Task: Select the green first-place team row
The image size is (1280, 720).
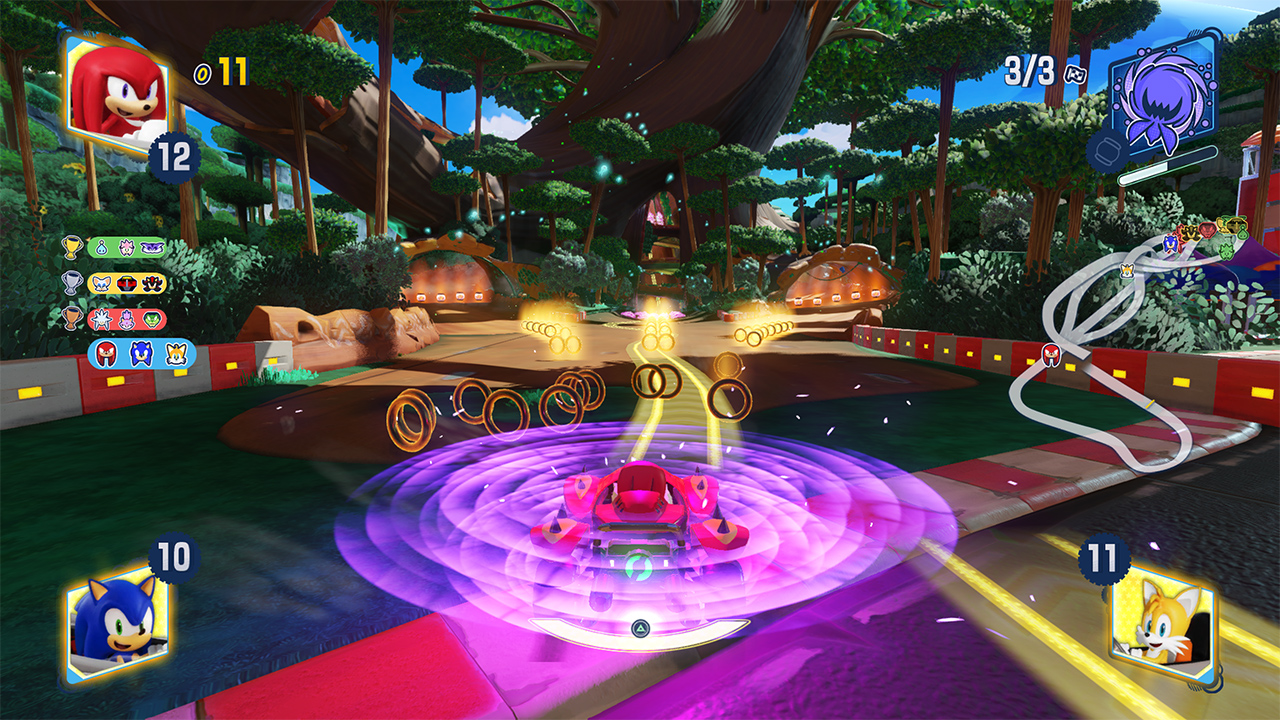Action: (127, 247)
